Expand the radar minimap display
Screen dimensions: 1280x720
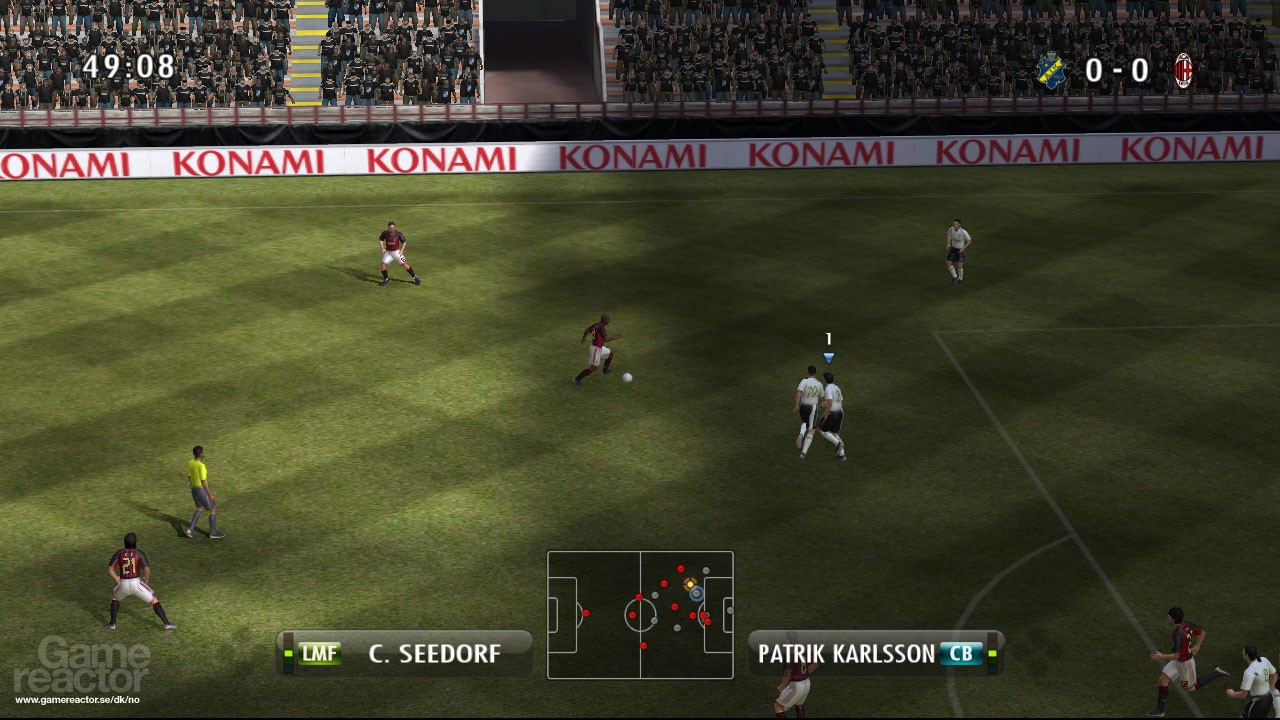pos(640,614)
